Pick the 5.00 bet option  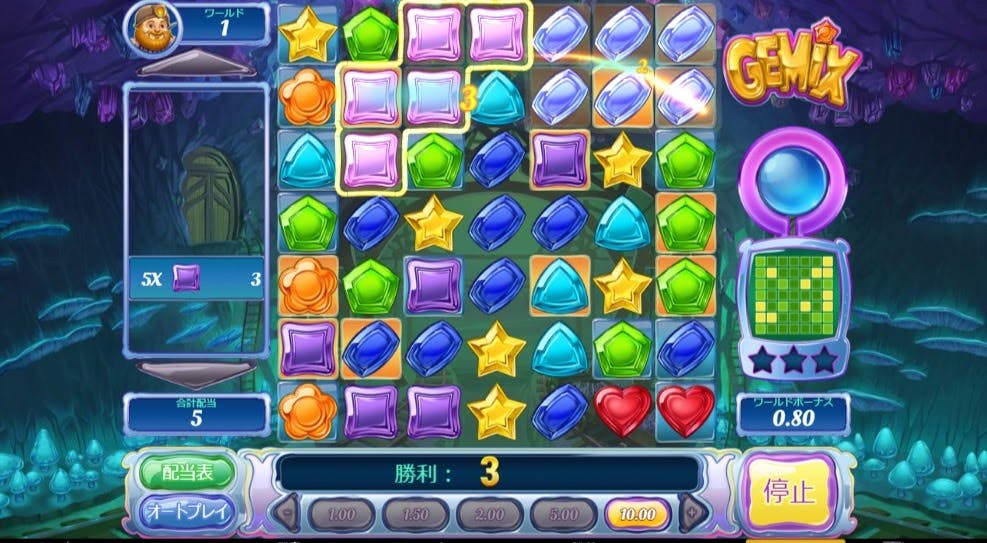click(x=563, y=515)
